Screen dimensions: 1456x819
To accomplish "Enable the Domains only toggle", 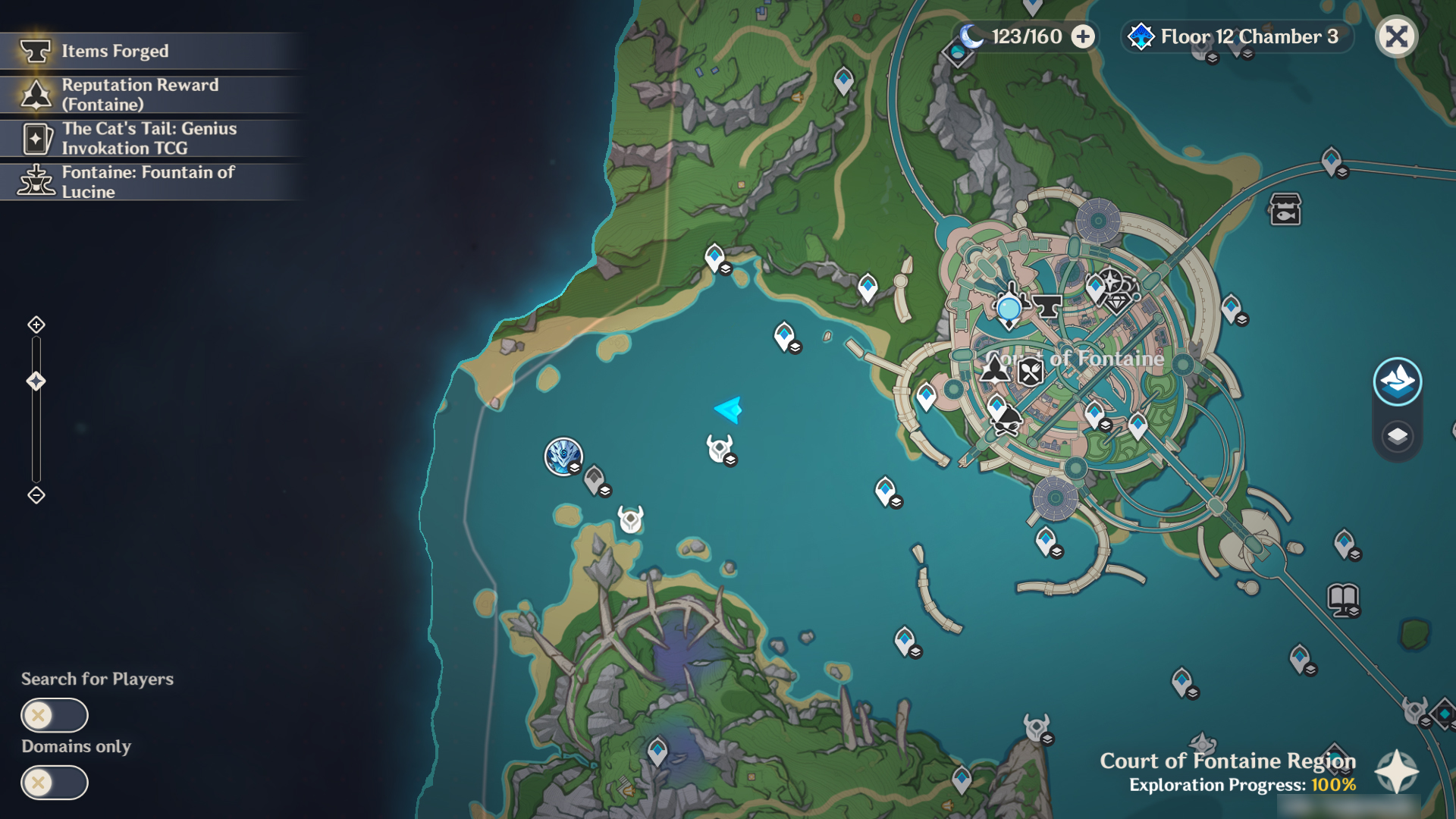I will coord(55,783).
